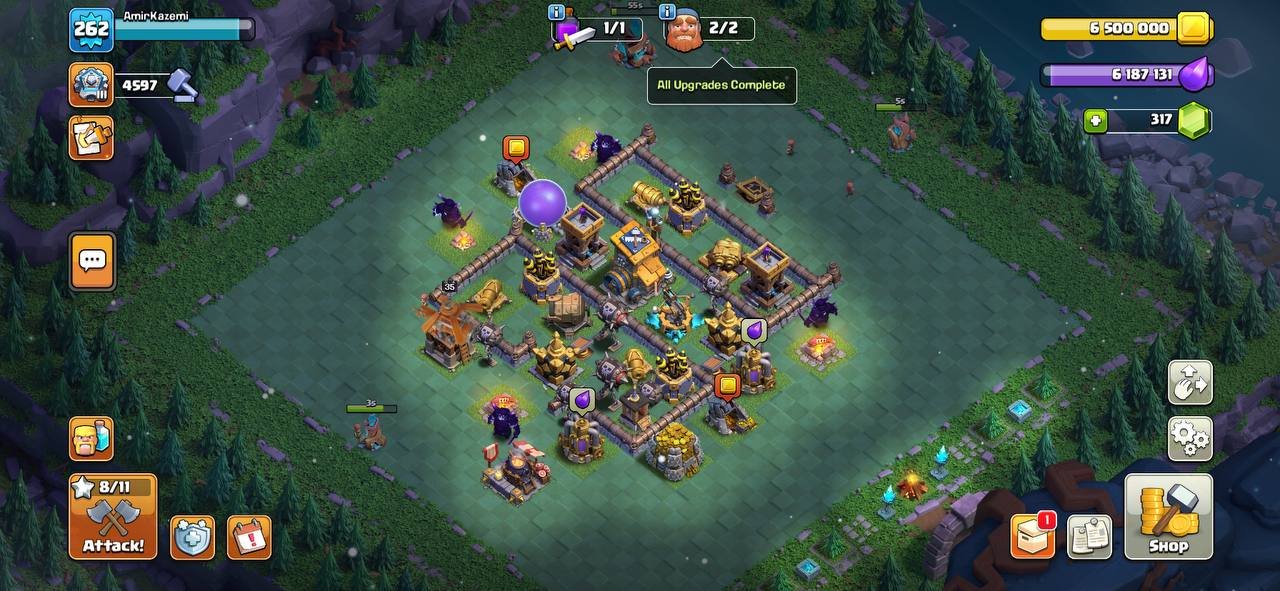Open the shield with plus icon

click(x=192, y=537)
